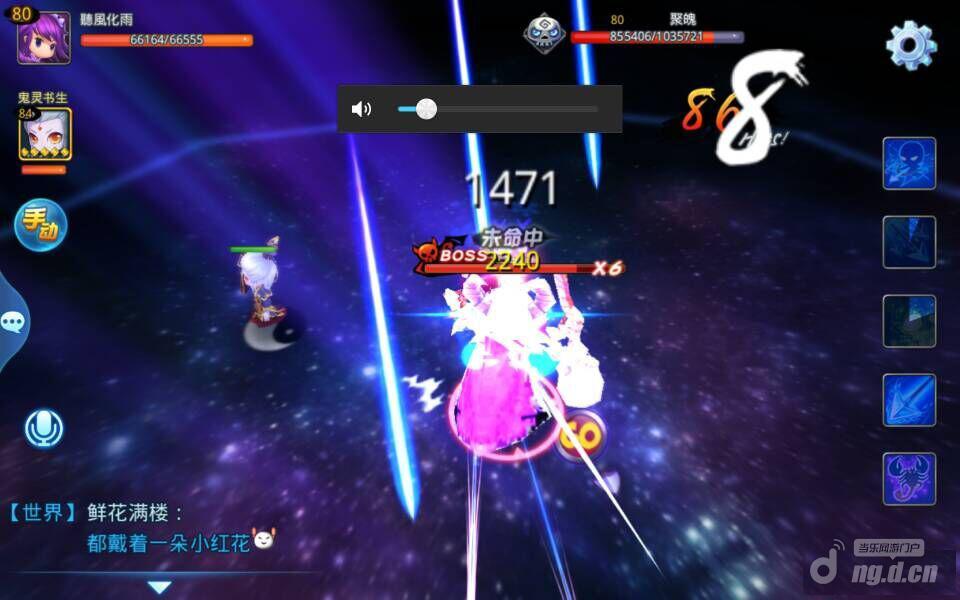Image resolution: width=960 pixels, height=600 pixels.
Task: Toggle the 手动 manual combat button
Action: (40, 225)
